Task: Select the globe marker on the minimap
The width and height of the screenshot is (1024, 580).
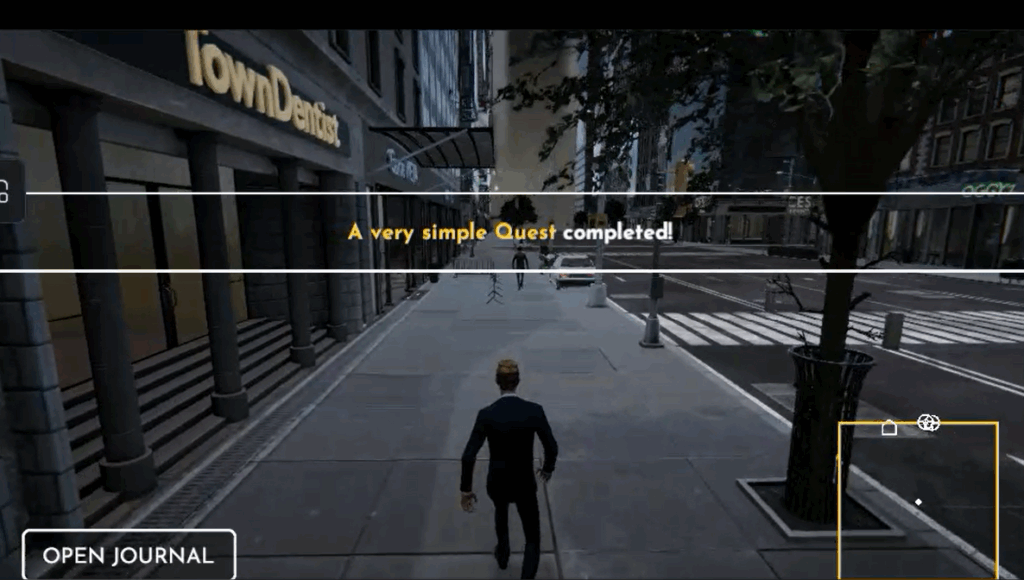Action: (929, 423)
